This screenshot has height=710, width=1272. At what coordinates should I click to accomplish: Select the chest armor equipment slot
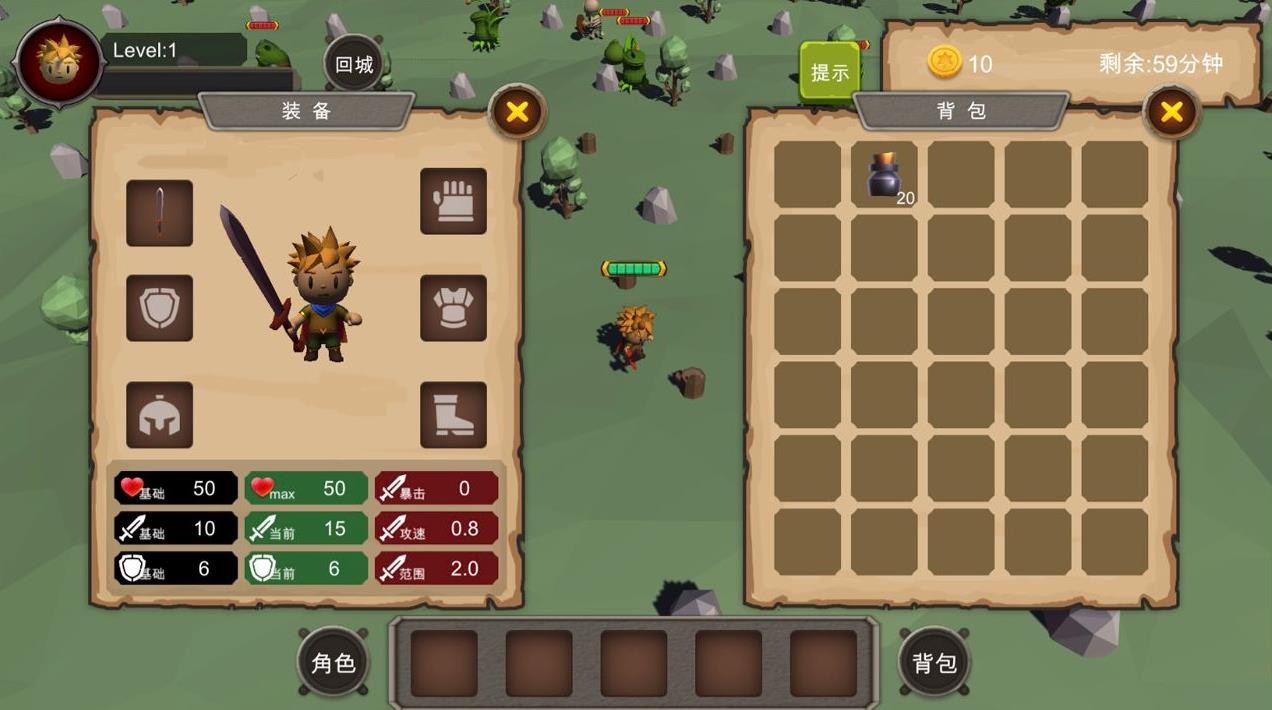pyautogui.click(x=453, y=308)
